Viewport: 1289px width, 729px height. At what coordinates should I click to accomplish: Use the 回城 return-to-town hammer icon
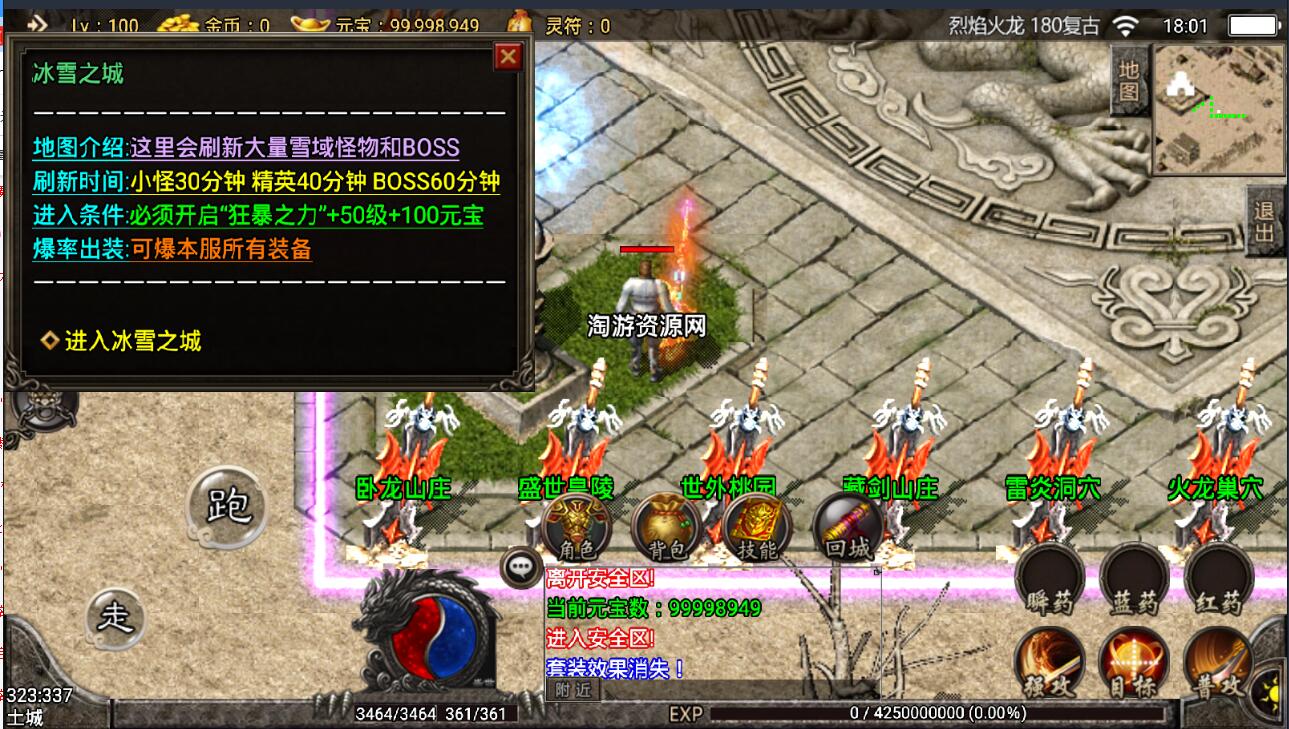tap(844, 525)
